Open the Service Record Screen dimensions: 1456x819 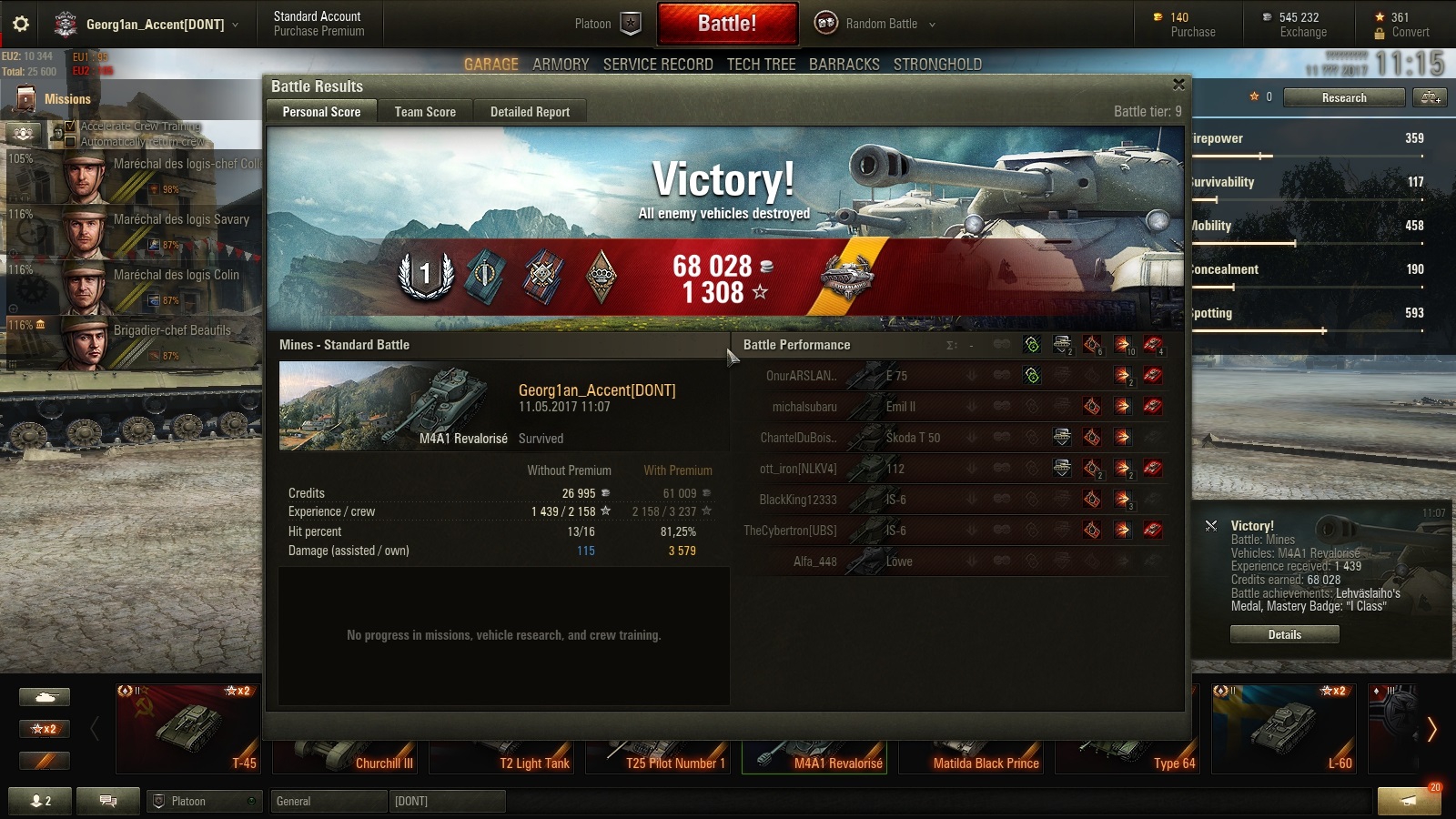pyautogui.click(x=658, y=65)
